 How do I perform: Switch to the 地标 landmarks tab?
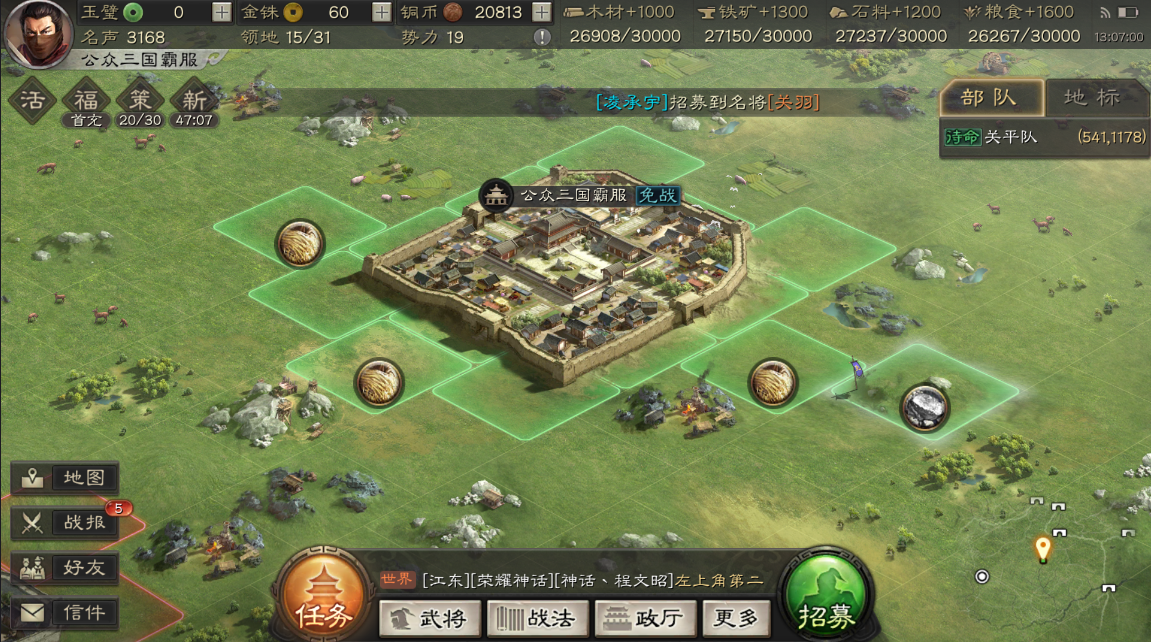point(1092,97)
